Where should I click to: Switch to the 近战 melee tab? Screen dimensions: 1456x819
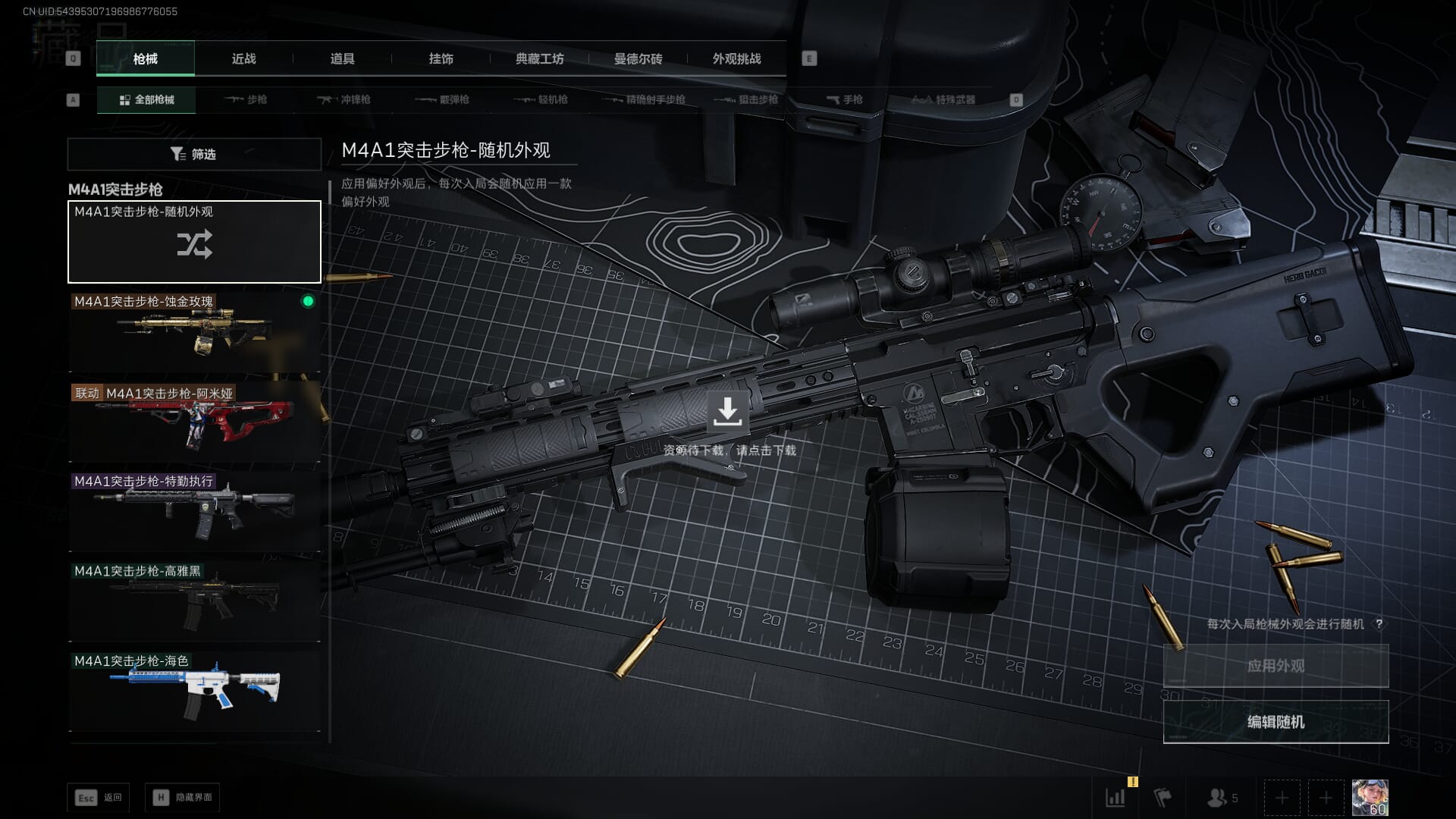coord(243,58)
